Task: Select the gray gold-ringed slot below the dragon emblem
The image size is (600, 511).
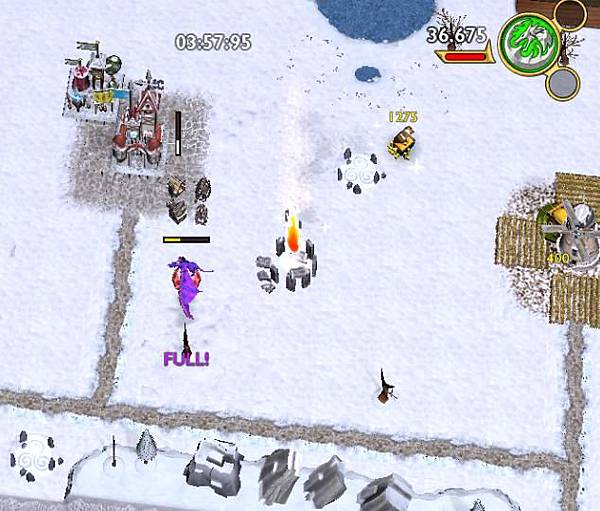Action: 562,83
